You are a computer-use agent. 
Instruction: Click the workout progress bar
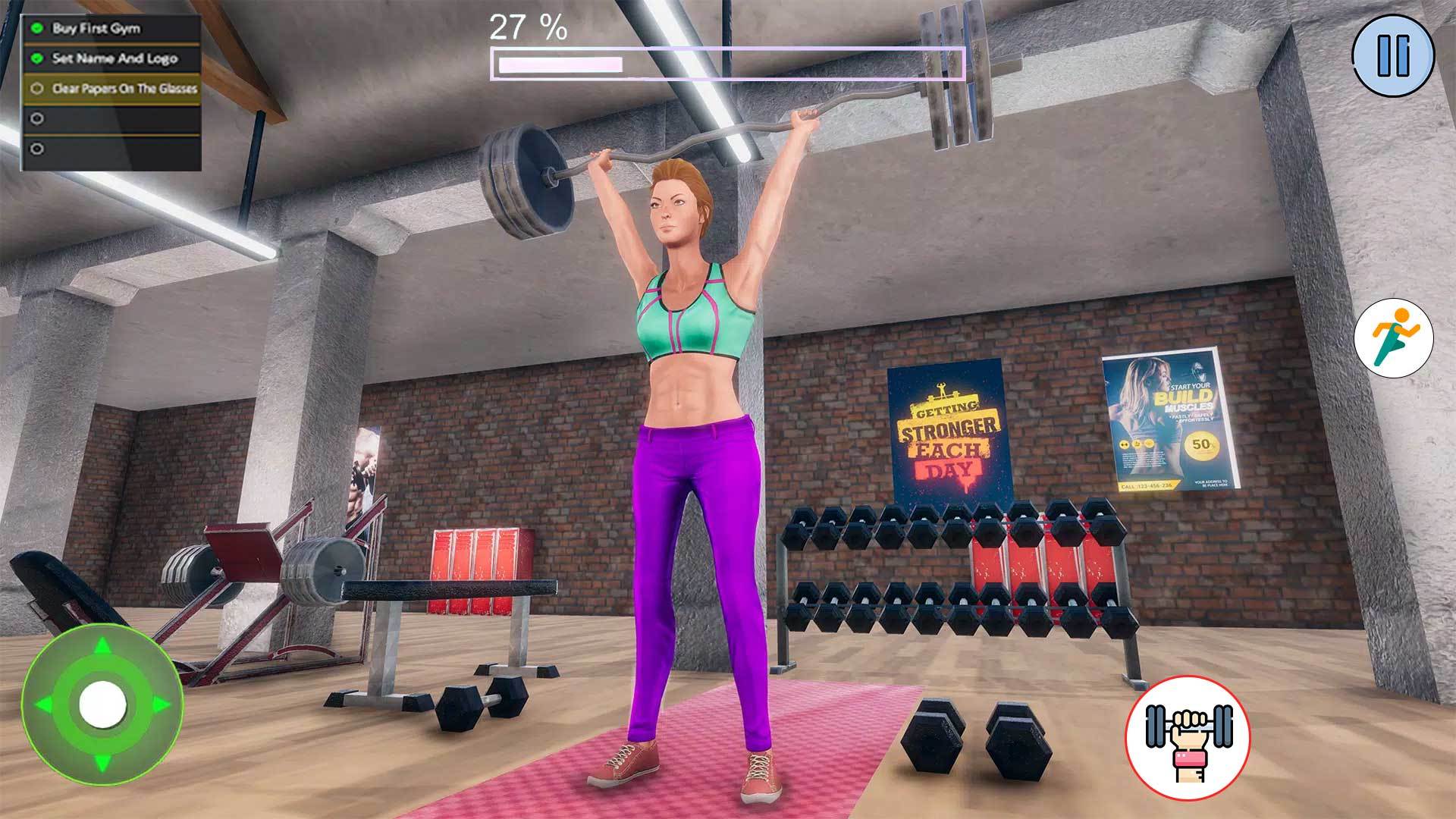pos(726,65)
